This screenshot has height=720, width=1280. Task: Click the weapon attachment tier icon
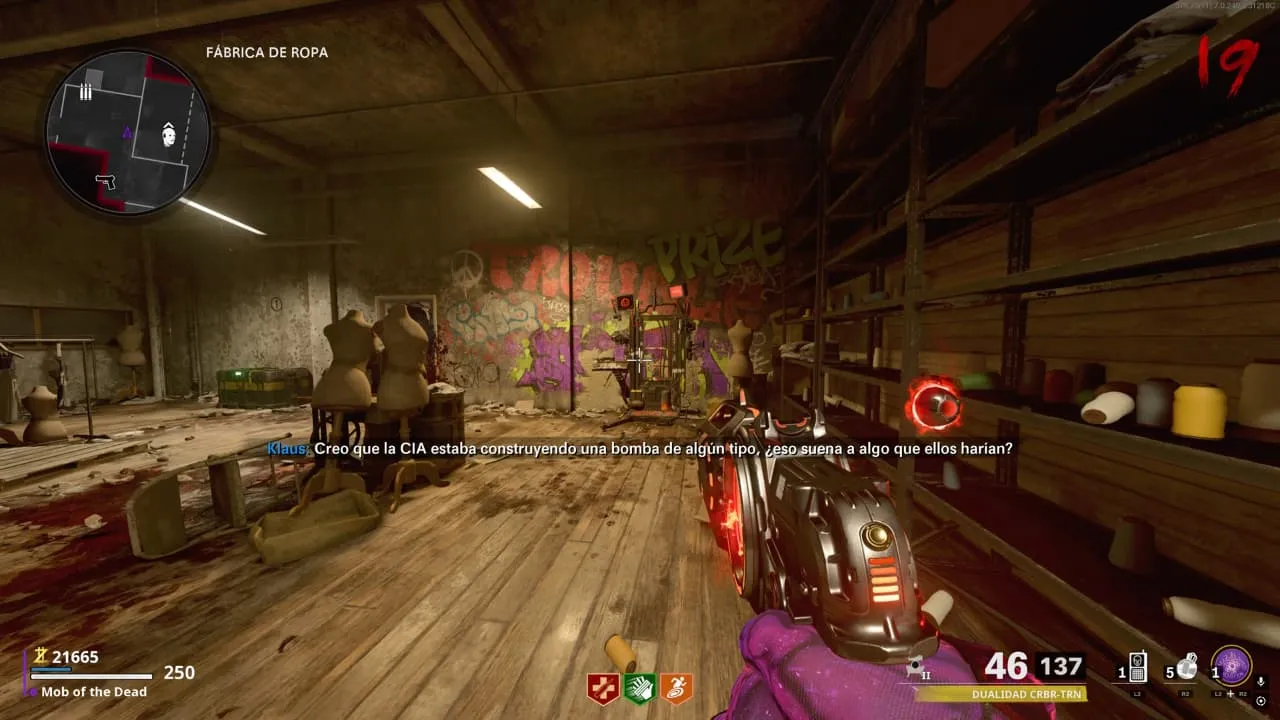tap(916, 667)
